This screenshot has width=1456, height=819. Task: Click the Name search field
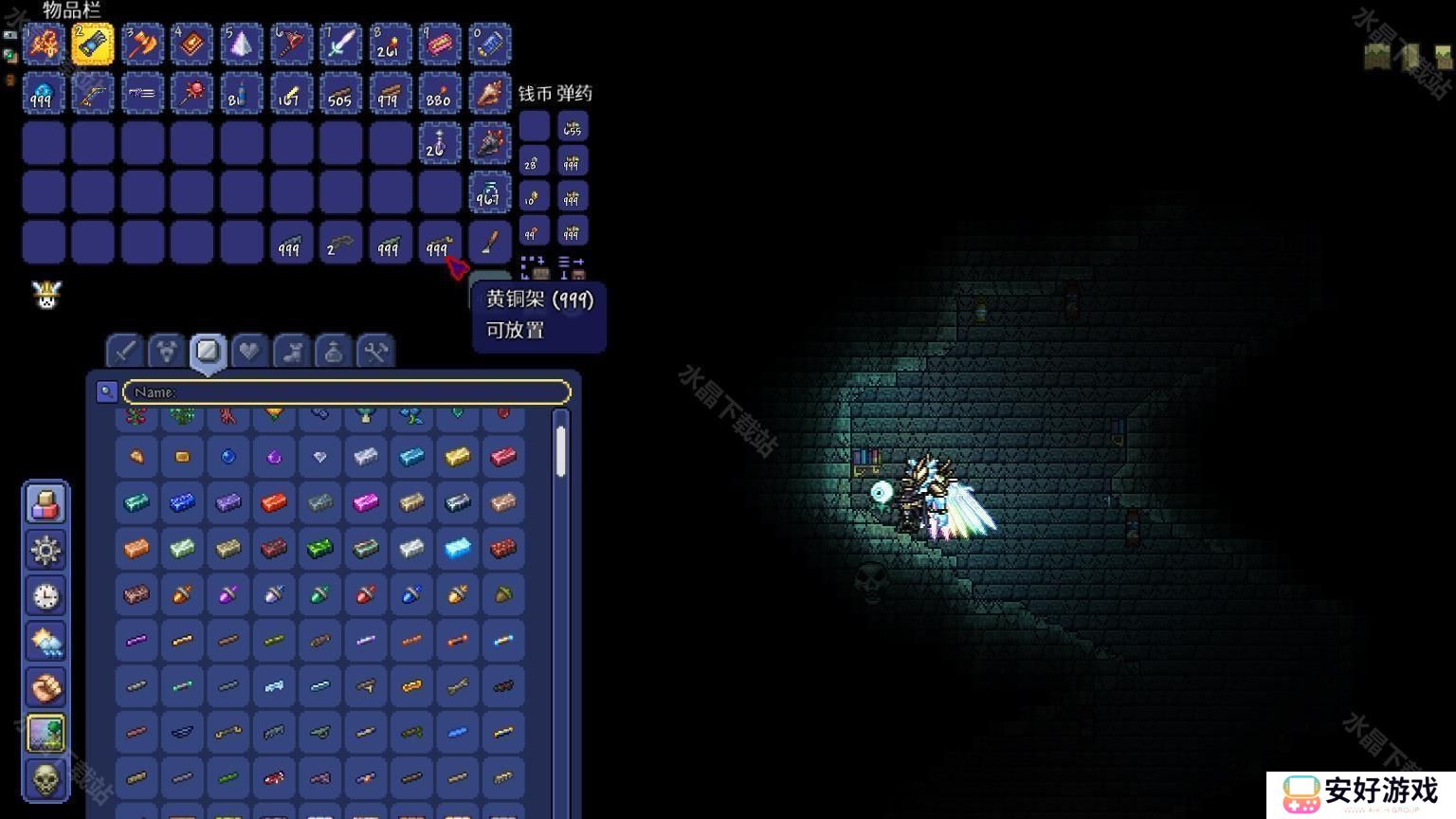(347, 391)
